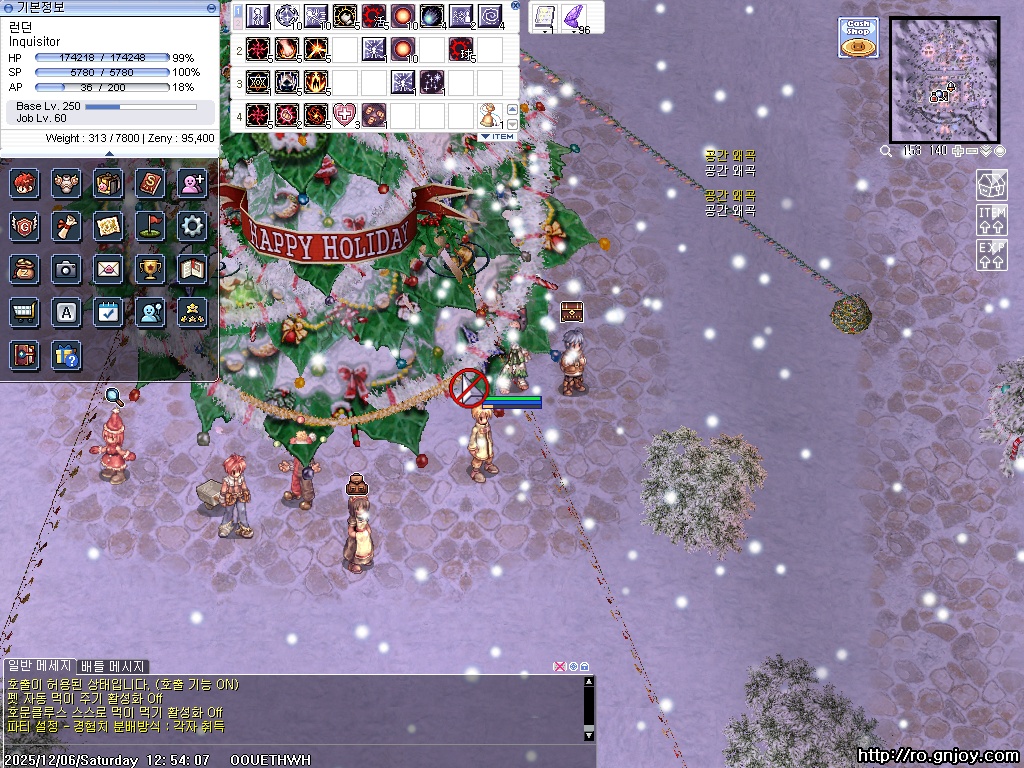Open the add friend pink figure icon
The height and width of the screenshot is (768, 1024).
click(192, 183)
